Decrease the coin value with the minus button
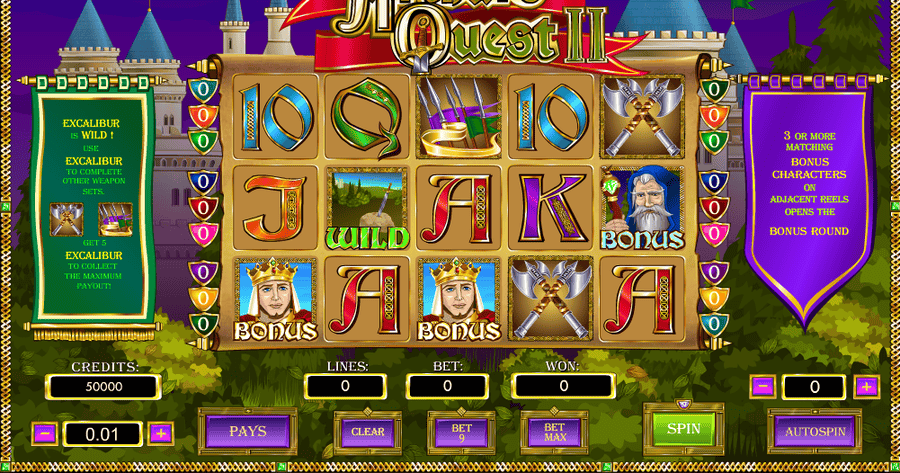The width and height of the screenshot is (900, 473). pos(44,434)
